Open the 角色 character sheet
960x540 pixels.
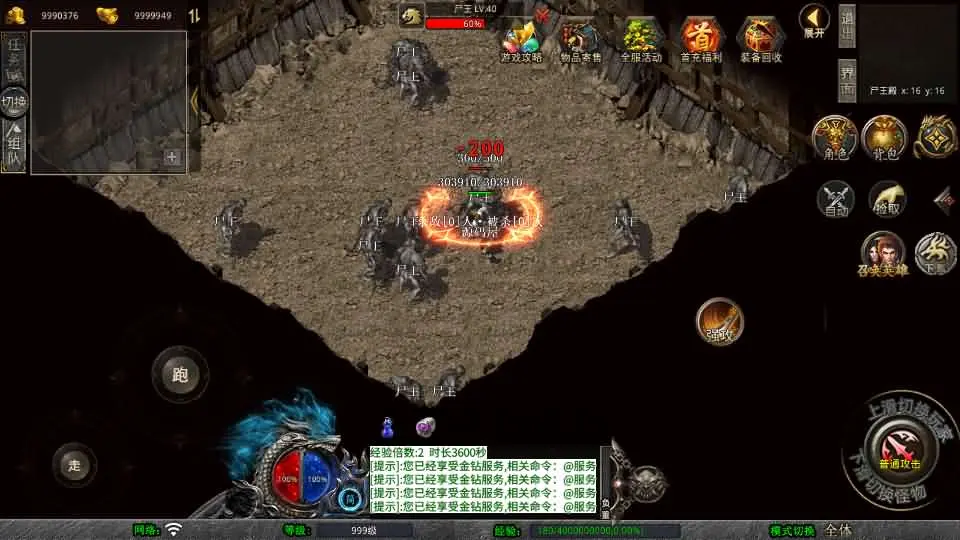click(x=832, y=138)
